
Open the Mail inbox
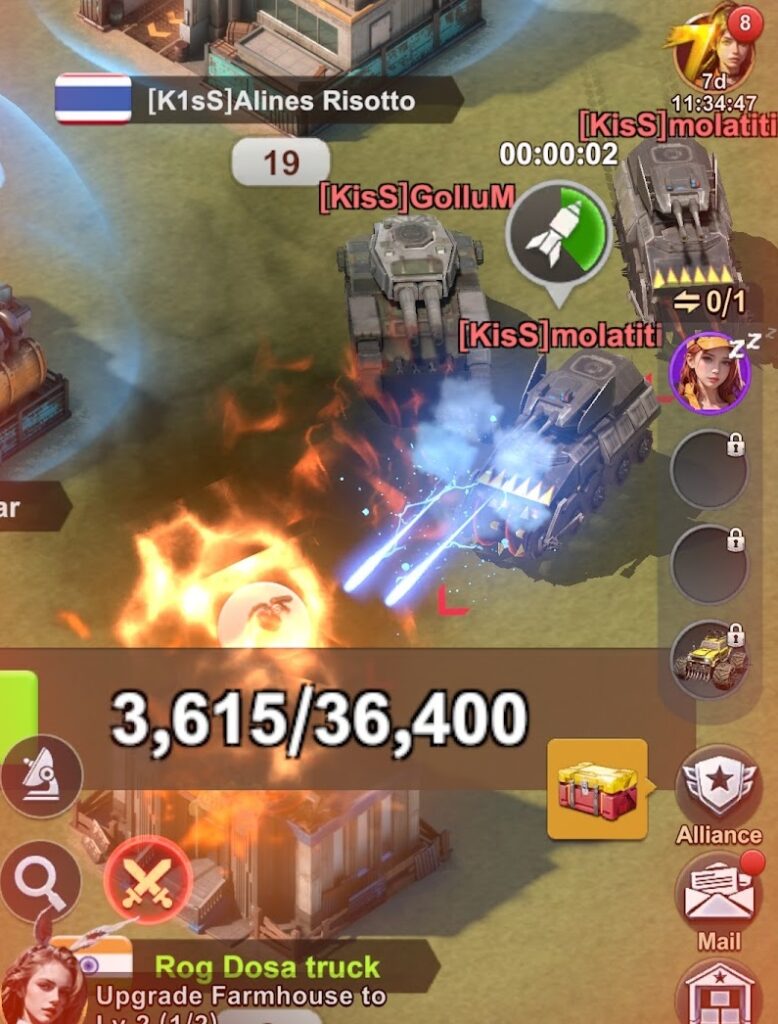(718, 894)
